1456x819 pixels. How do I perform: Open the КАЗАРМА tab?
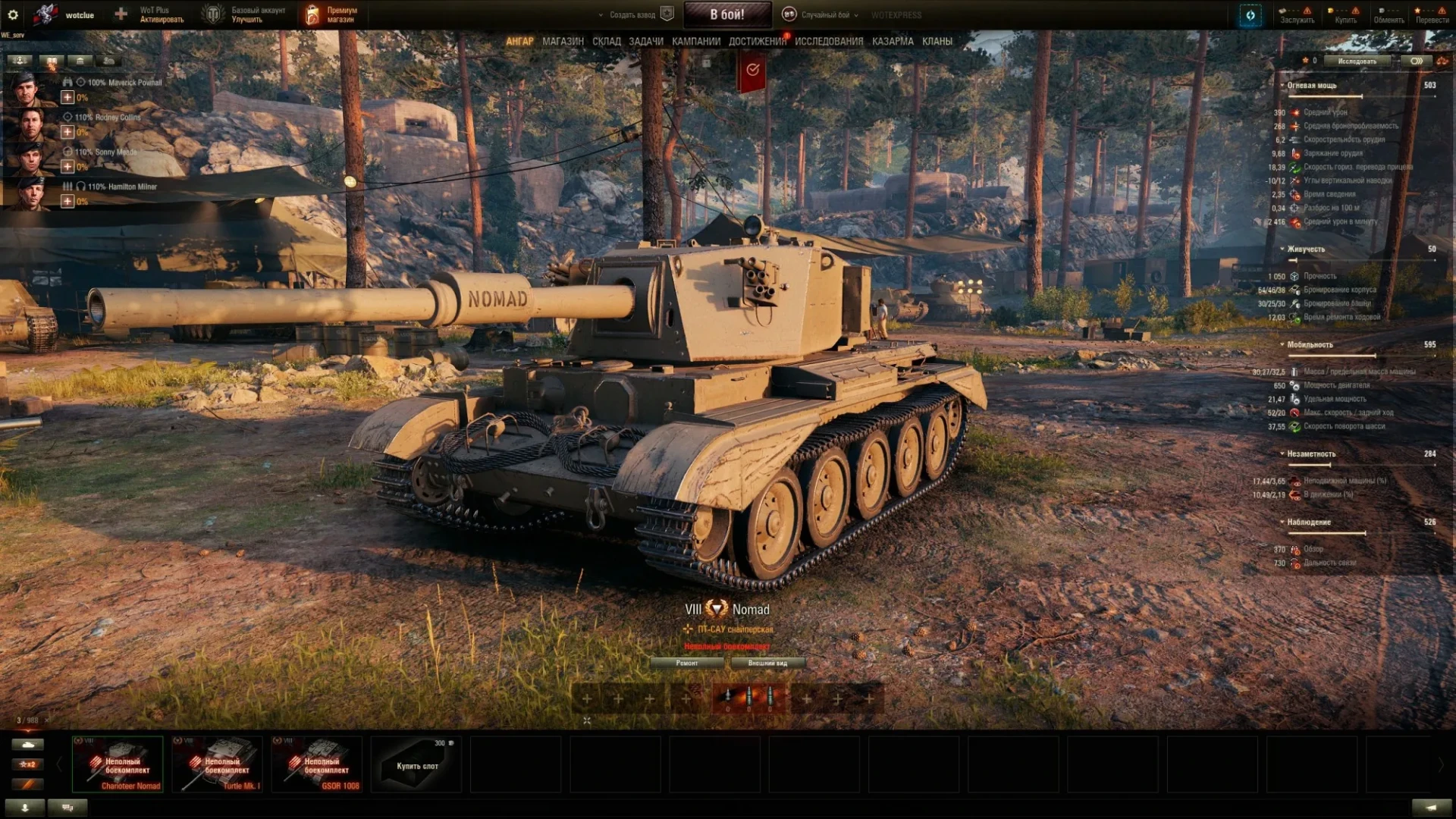[893, 42]
